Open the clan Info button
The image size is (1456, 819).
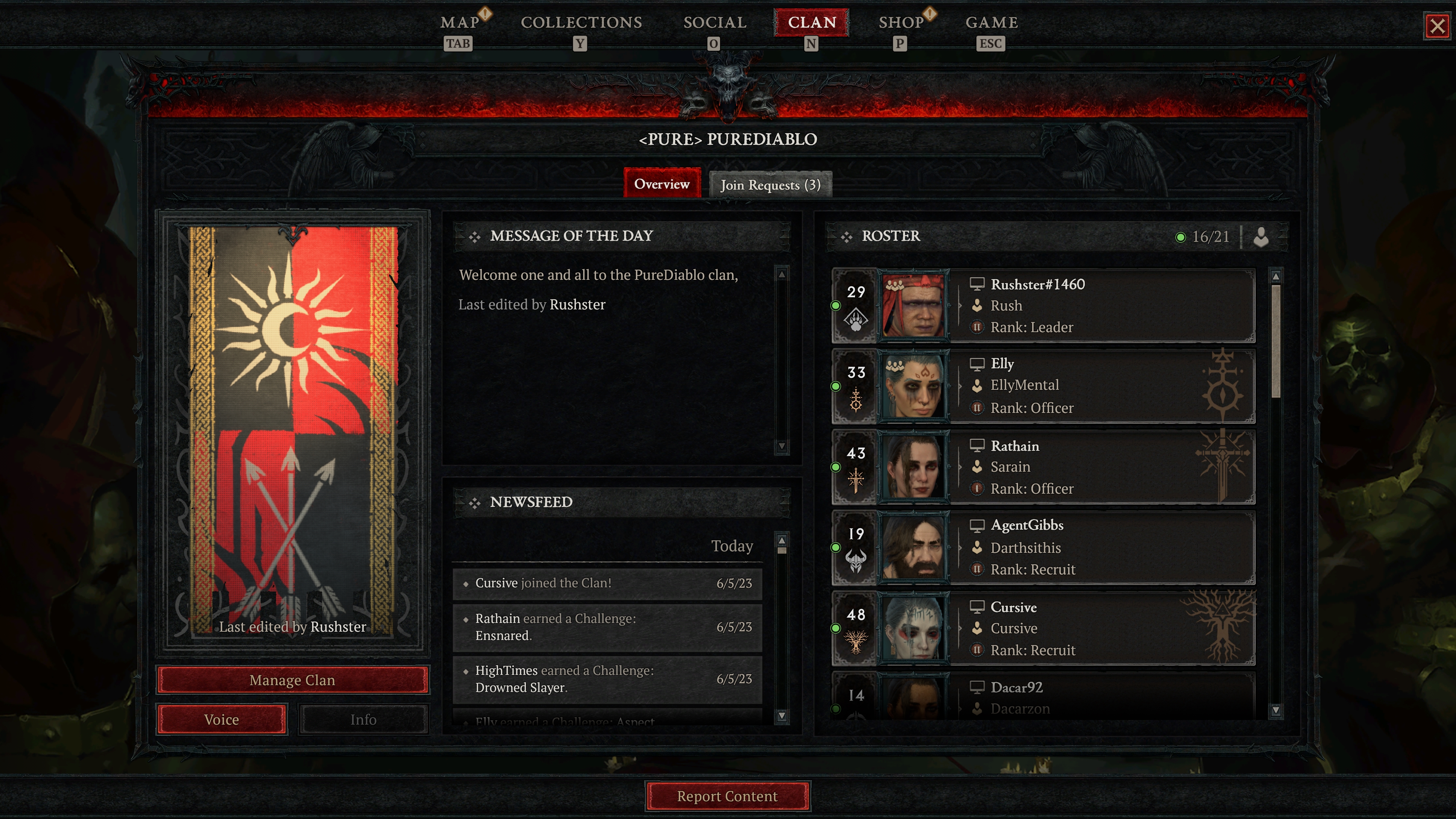363,720
